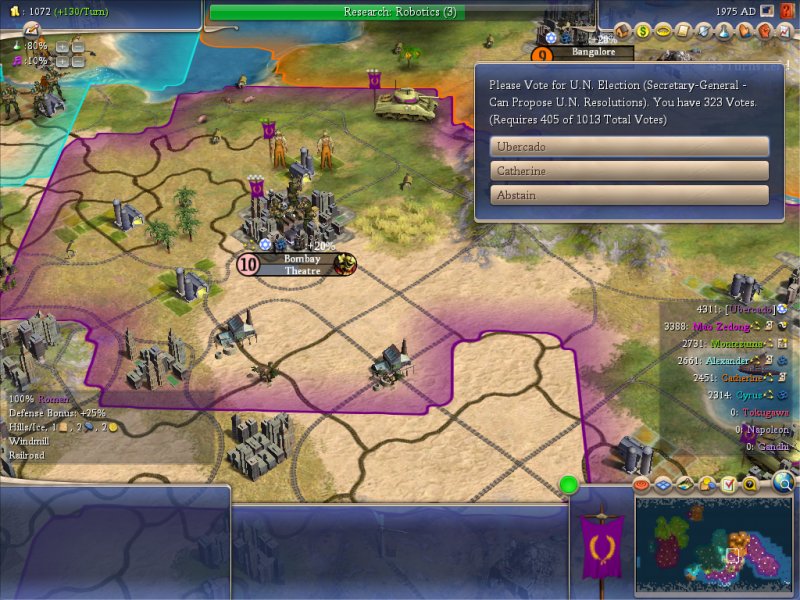800x600 pixels.
Task: Toggle the tile grid display
Action: 664,485
